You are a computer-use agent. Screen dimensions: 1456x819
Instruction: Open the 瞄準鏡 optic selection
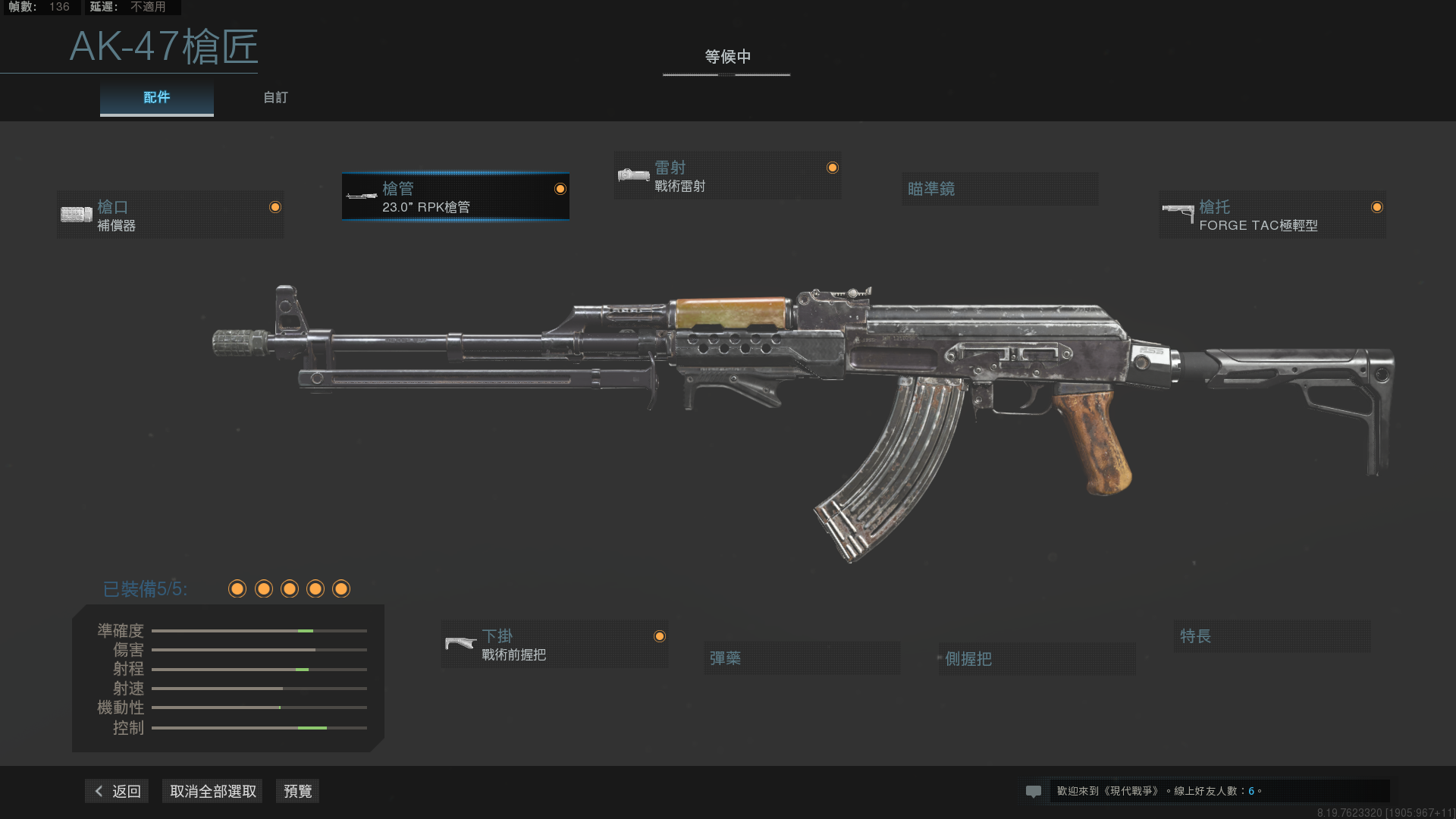pos(999,189)
